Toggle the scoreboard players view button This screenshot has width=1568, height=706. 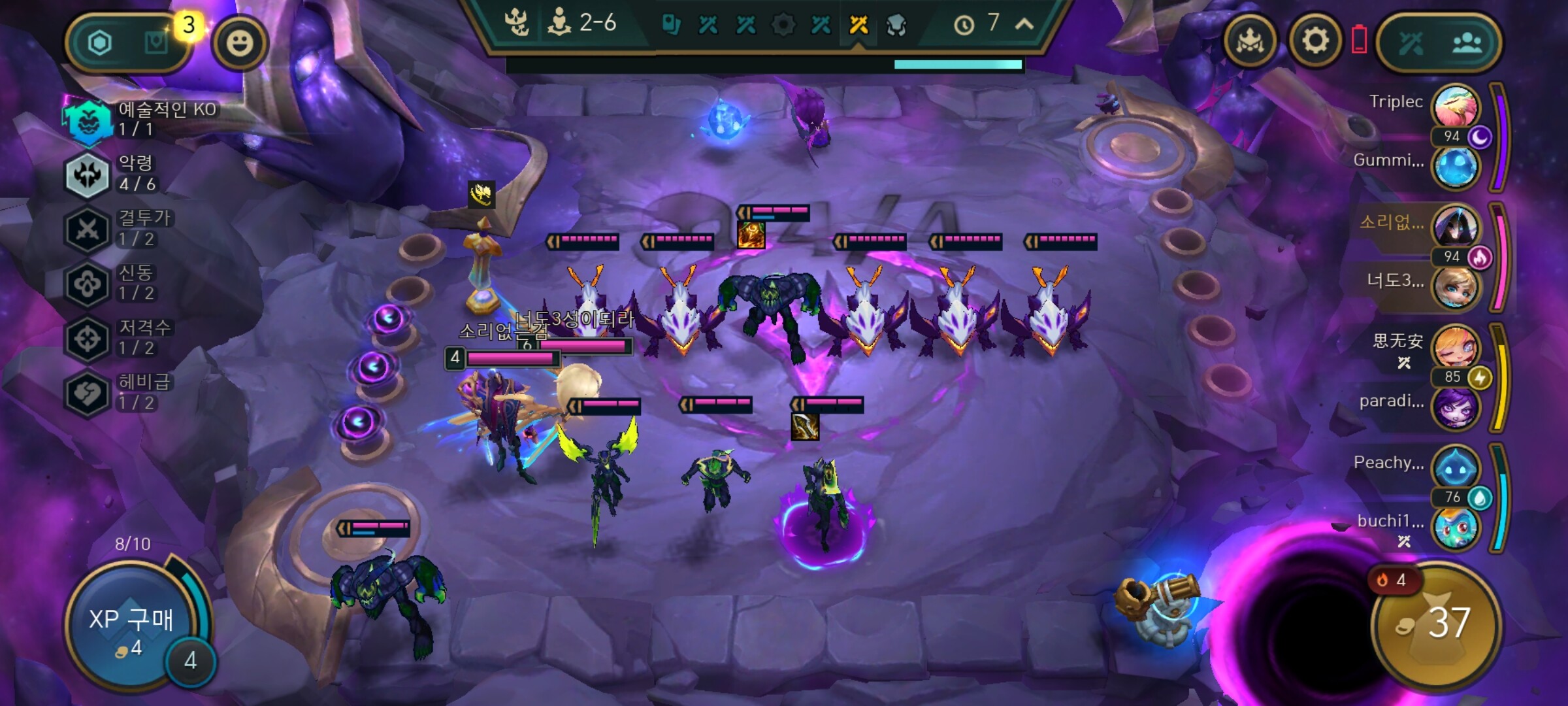(x=1467, y=43)
